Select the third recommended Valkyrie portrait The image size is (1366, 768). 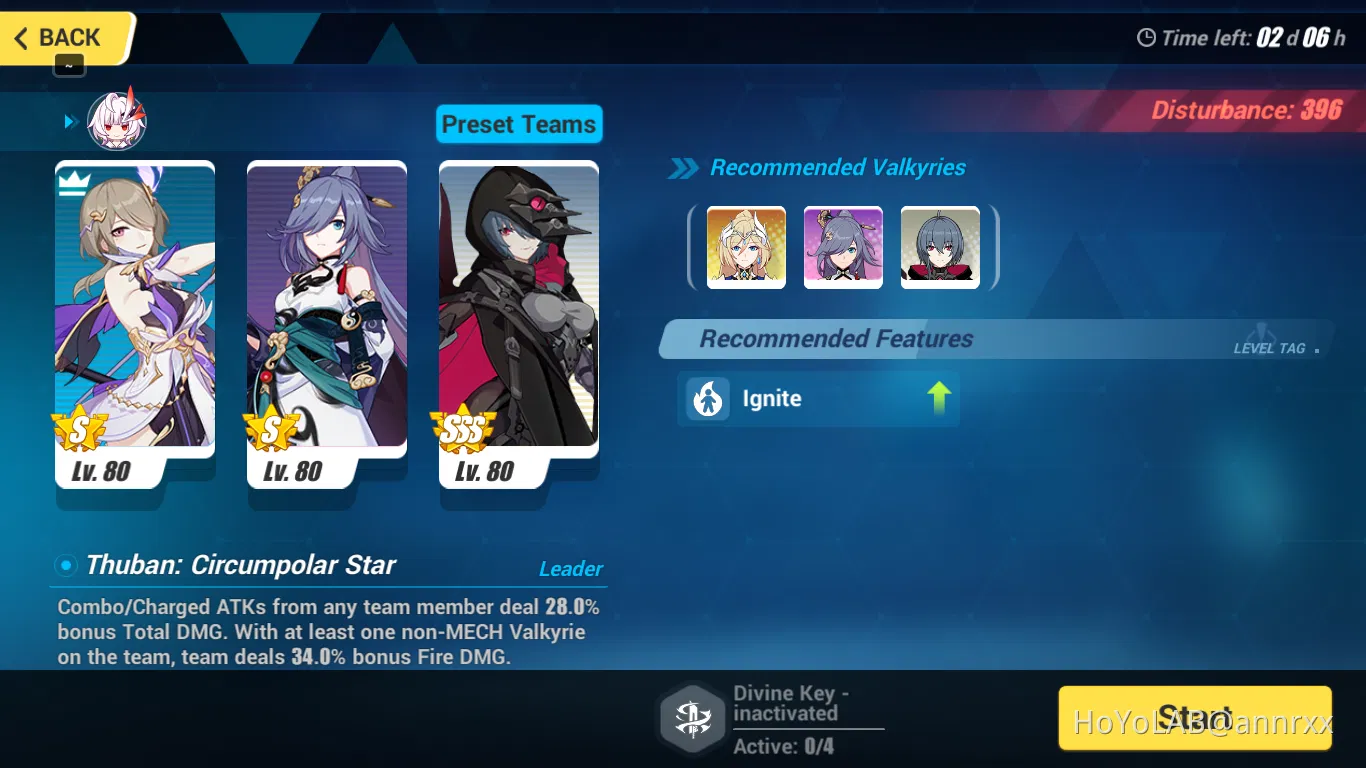939,247
